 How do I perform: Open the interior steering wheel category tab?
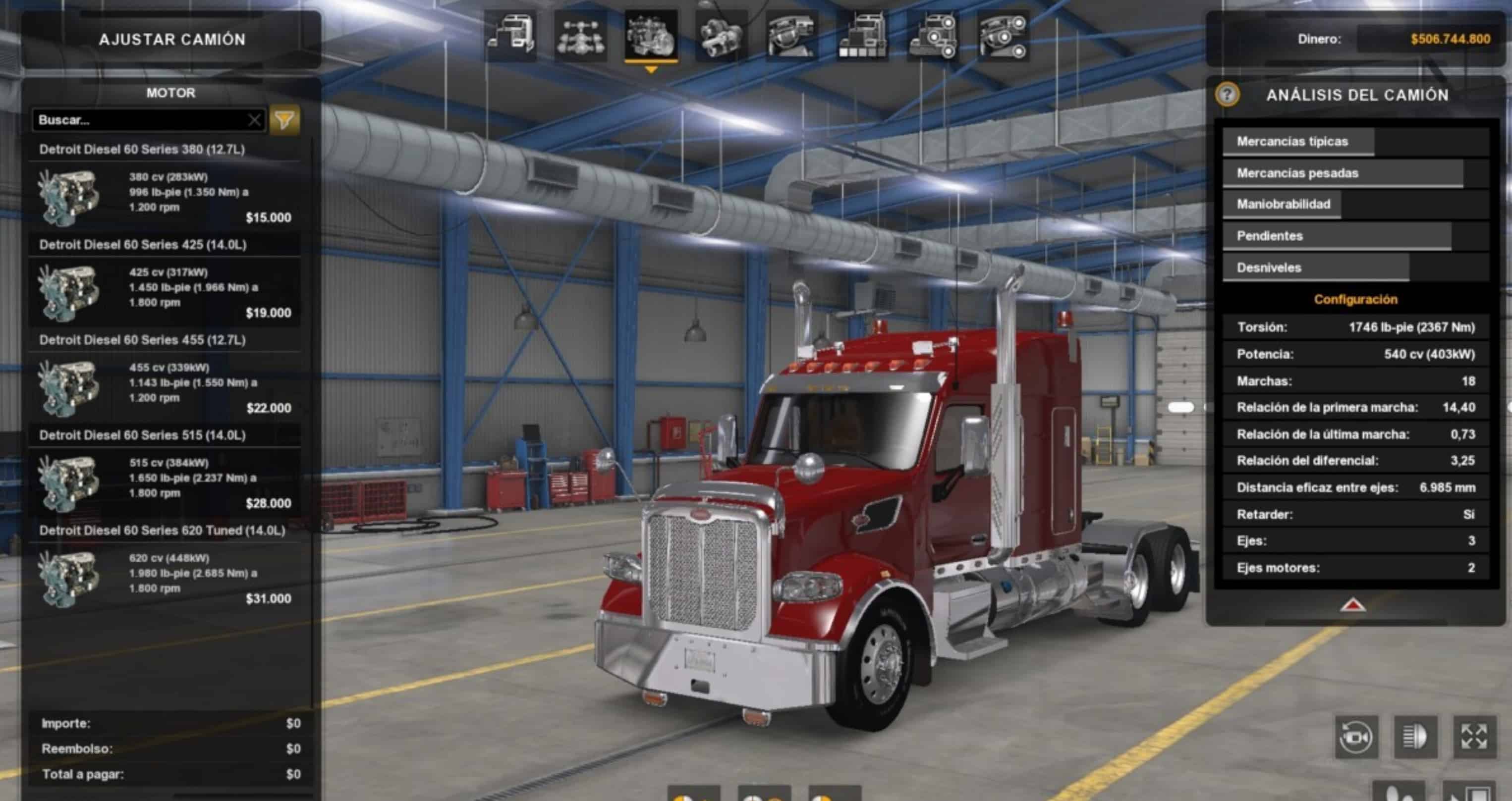(x=792, y=36)
